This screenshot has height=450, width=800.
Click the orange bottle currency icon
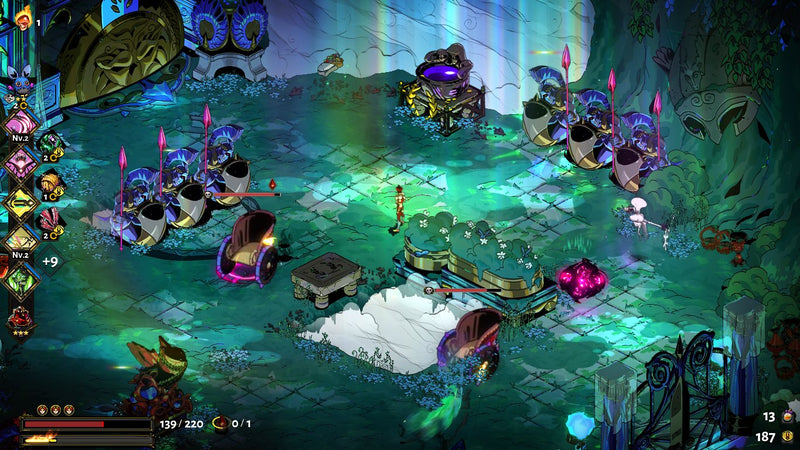(787, 416)
